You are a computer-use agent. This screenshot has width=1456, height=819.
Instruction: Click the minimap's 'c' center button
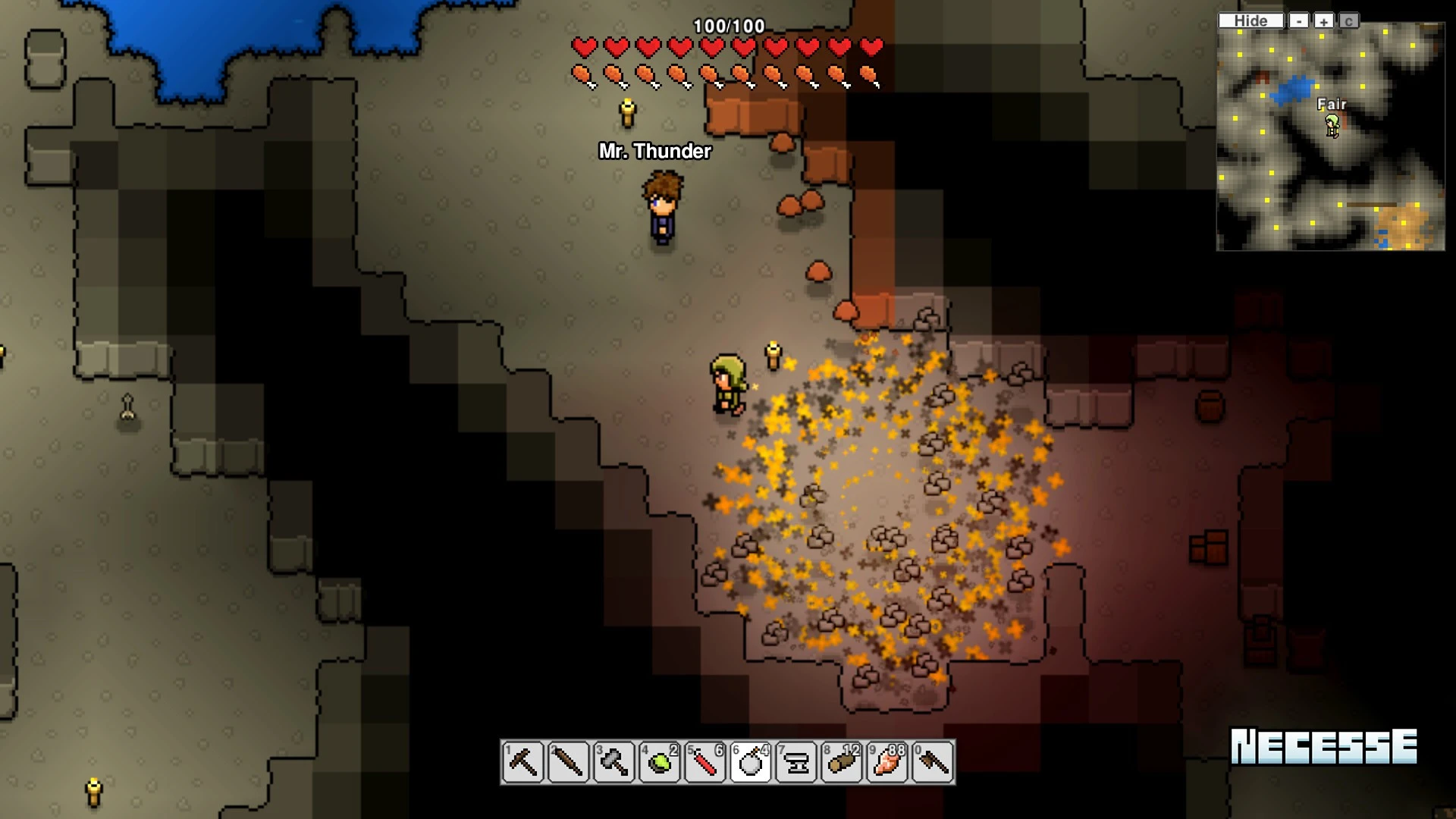(x=1348, y=21)
